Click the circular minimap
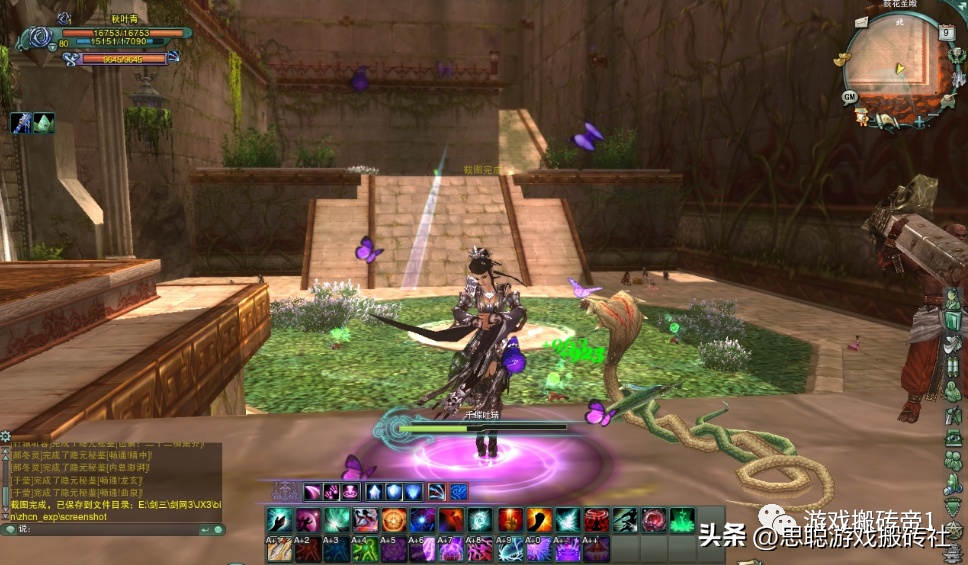This screenshot has width=968, height=565. click(x=893, y=65)
